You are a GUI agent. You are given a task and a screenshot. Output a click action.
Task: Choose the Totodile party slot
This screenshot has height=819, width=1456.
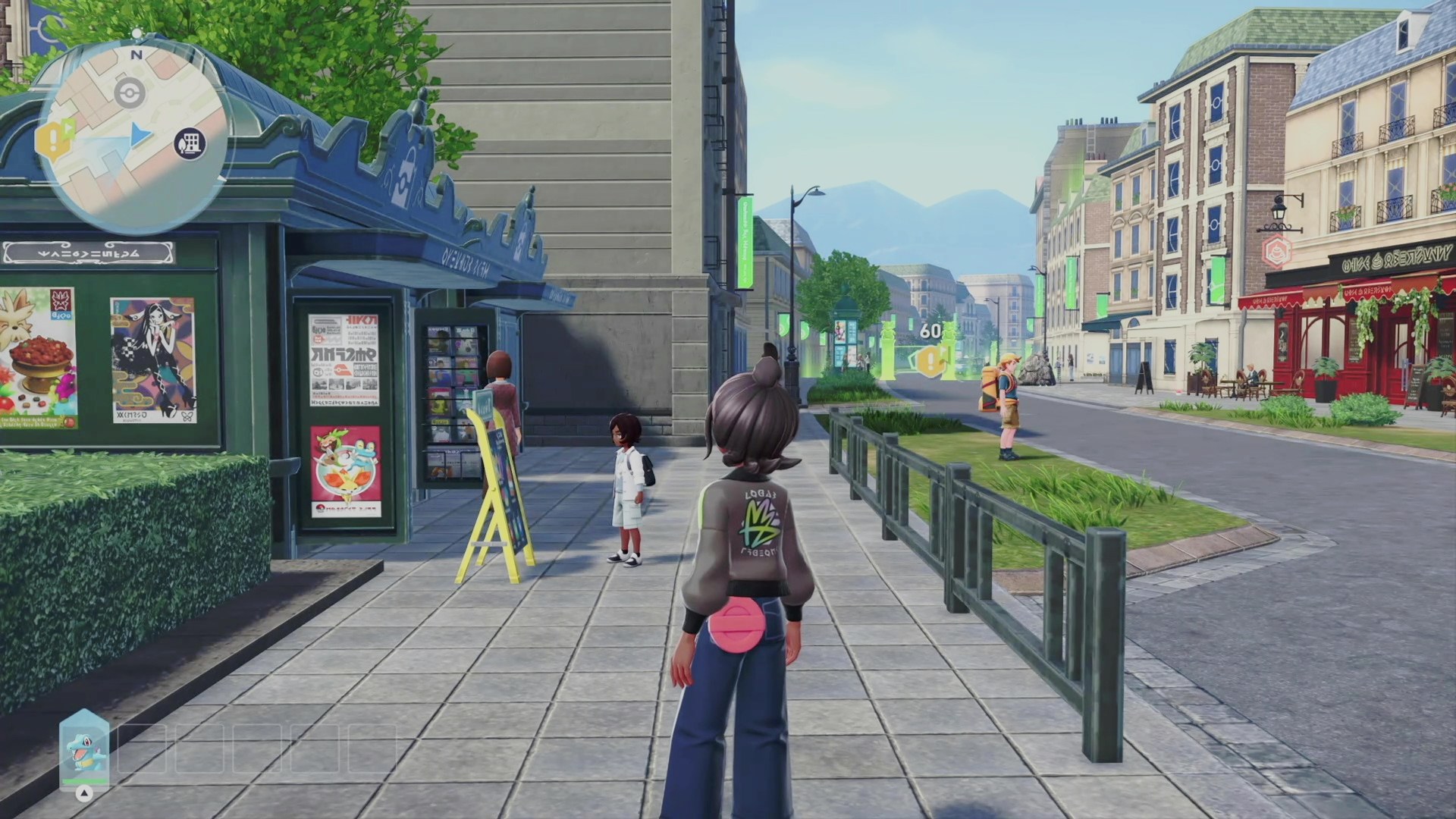[84, 750]
